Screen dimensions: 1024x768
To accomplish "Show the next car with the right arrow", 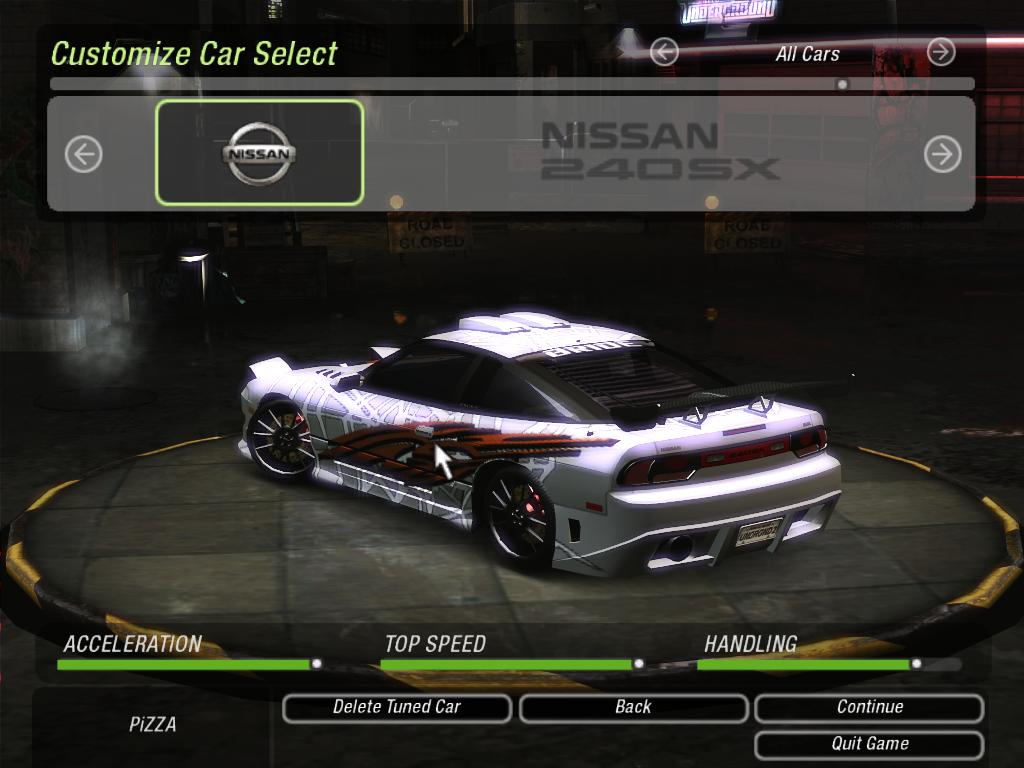I will (x=942, y=154).
